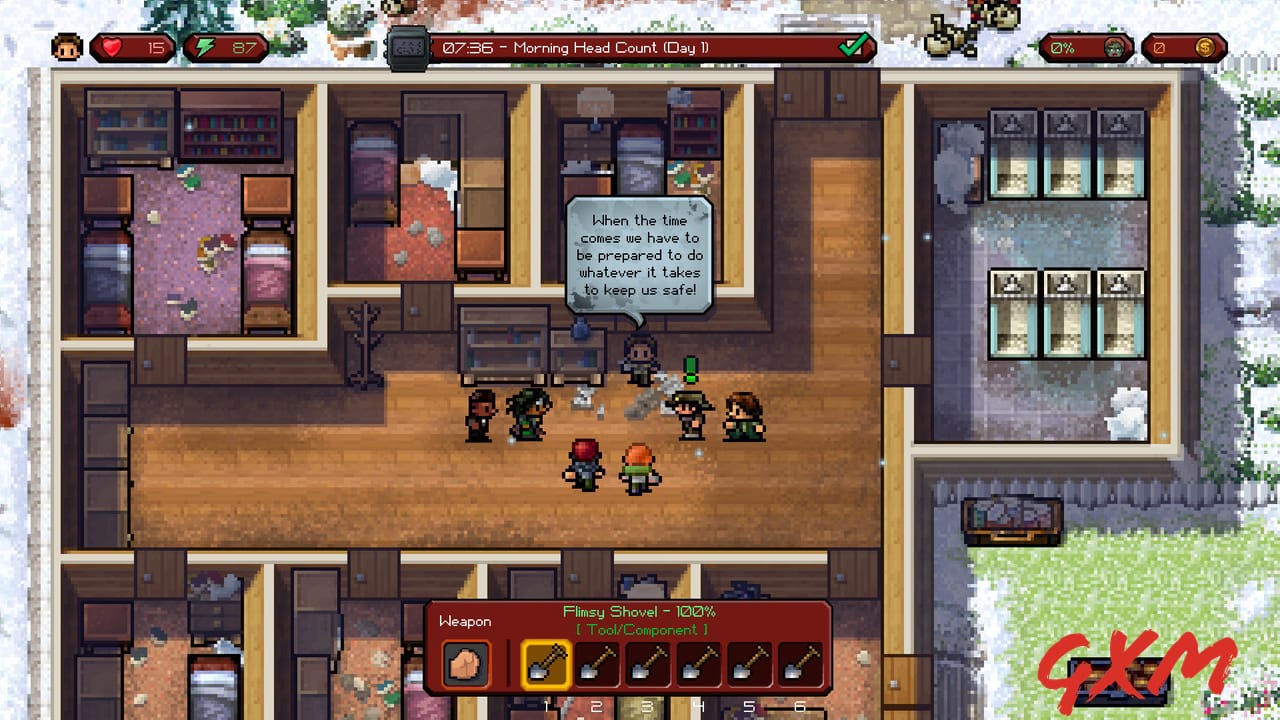The height and width of the screenshot is (720, 1280).
Task: Click the Weapon label on the hotbar
Action: point(466,621)
